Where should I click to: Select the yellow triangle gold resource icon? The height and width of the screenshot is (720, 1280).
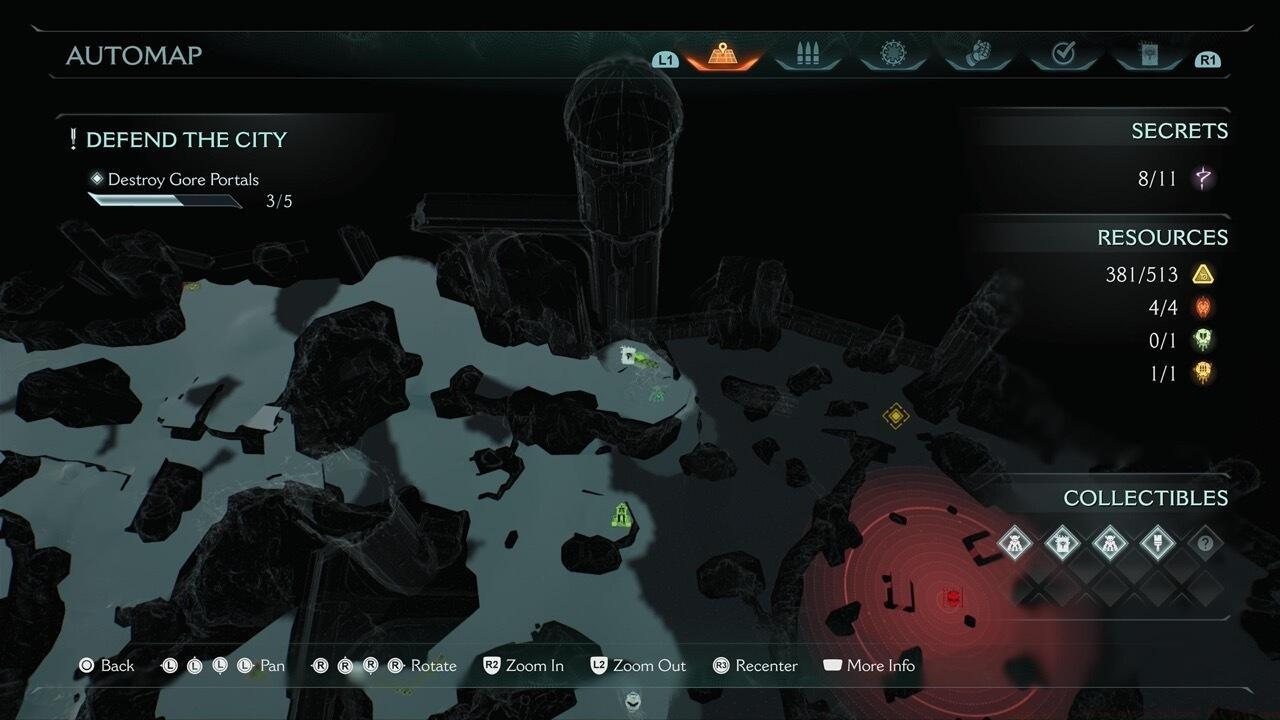point(1203,274)
